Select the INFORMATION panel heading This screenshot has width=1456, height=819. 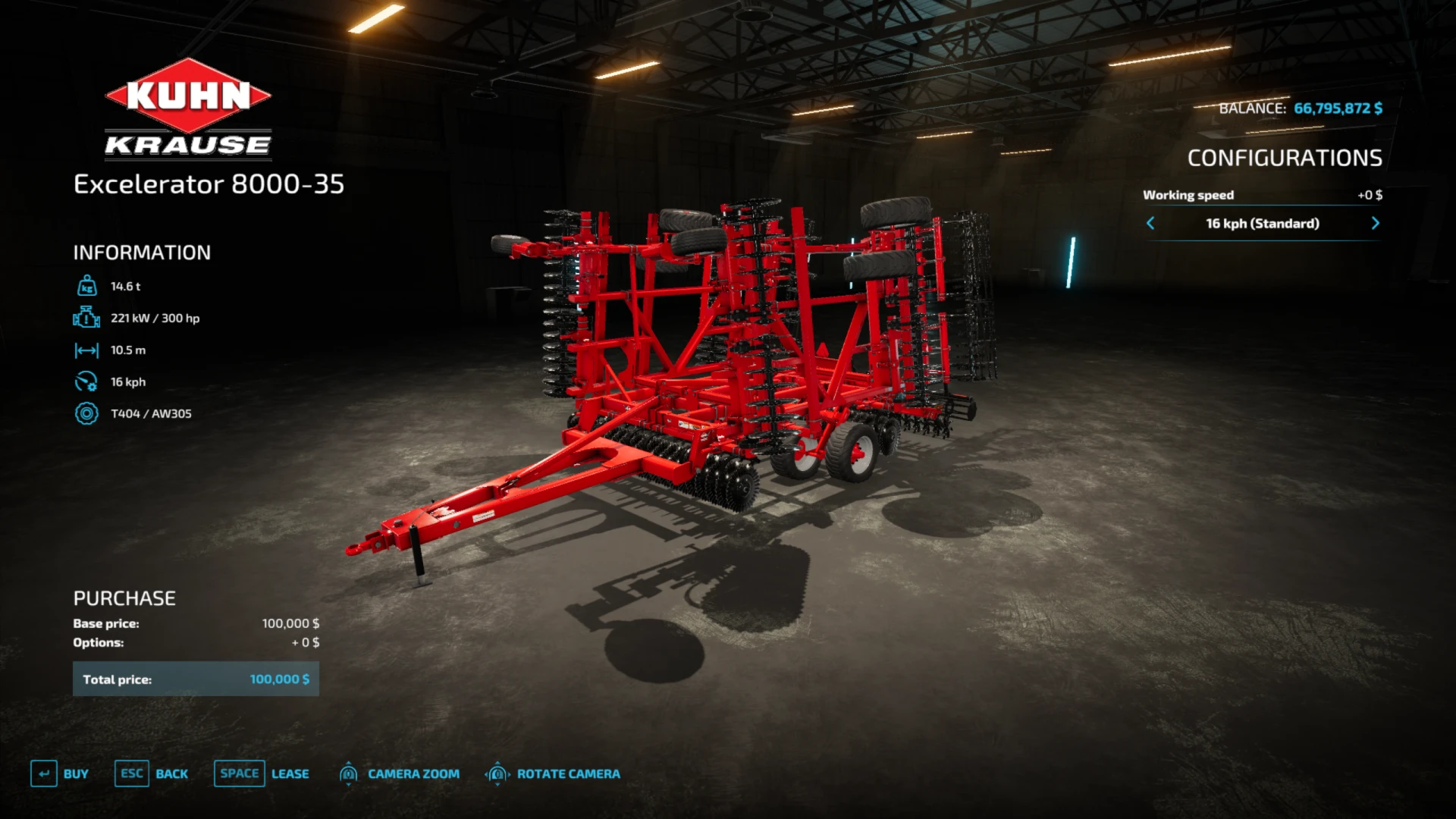coord(141,253)
